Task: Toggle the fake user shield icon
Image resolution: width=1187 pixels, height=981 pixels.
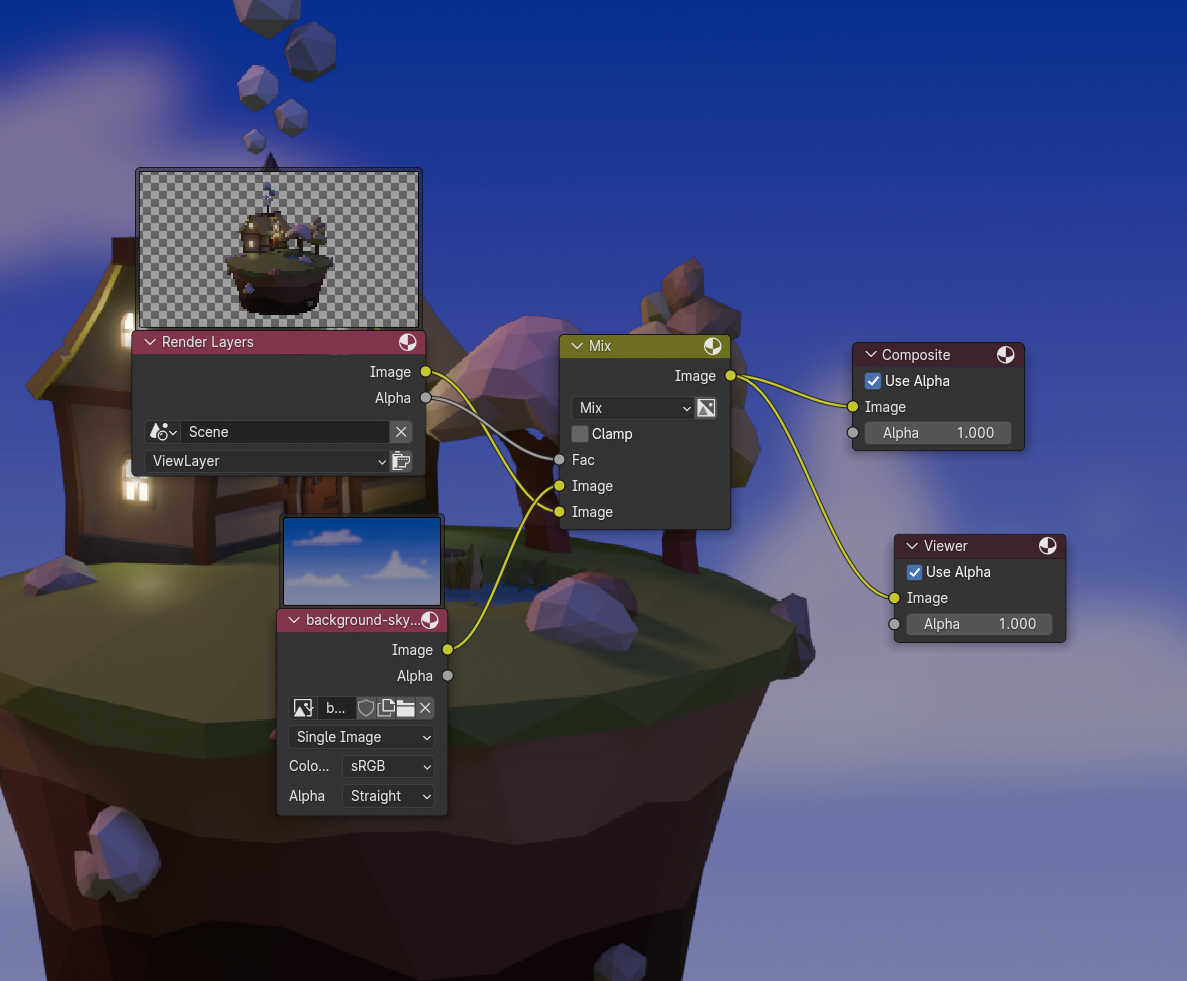Action: point(366,708)
